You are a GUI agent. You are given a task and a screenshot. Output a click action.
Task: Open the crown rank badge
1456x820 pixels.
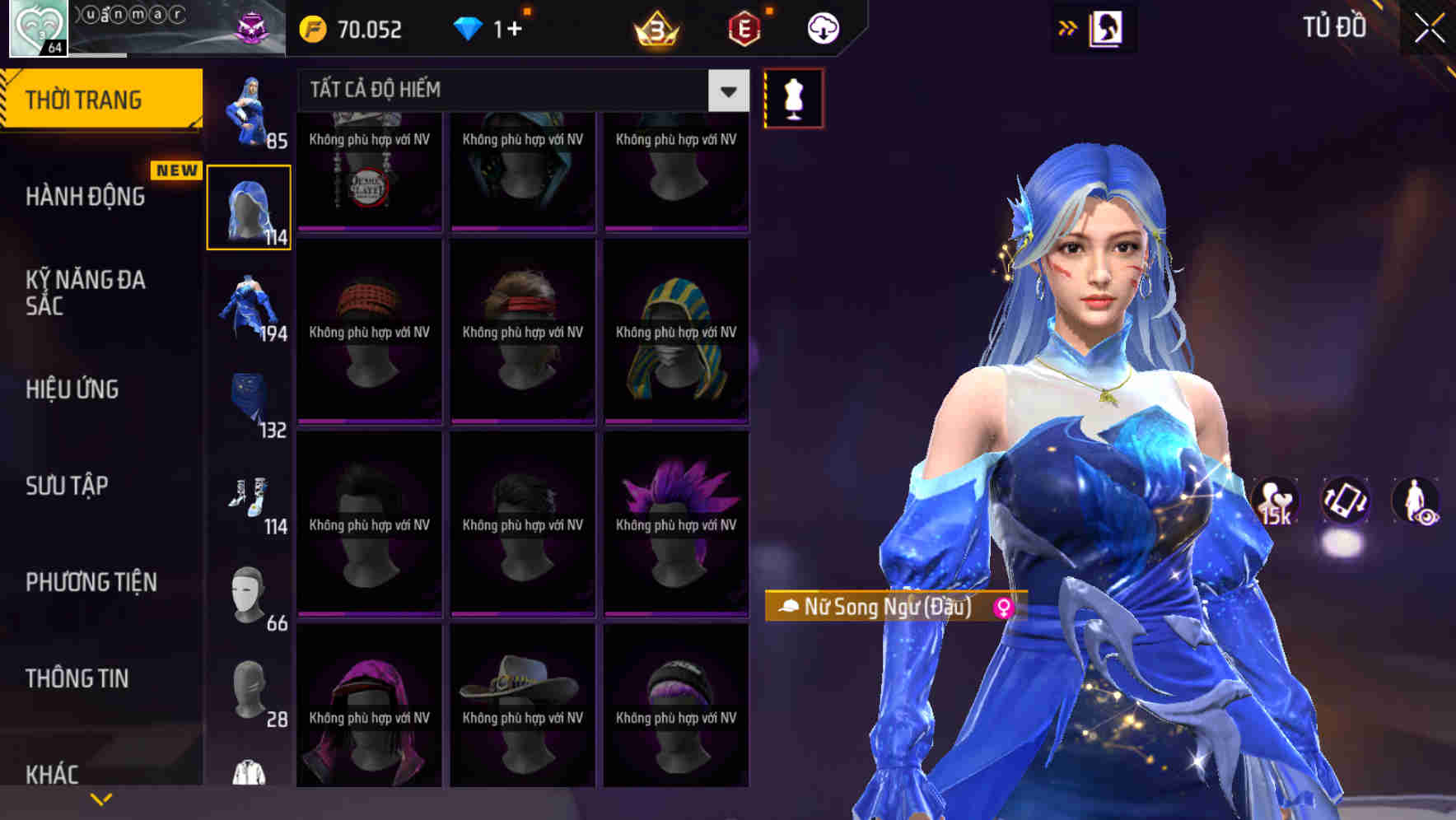(x=655, y=28)
